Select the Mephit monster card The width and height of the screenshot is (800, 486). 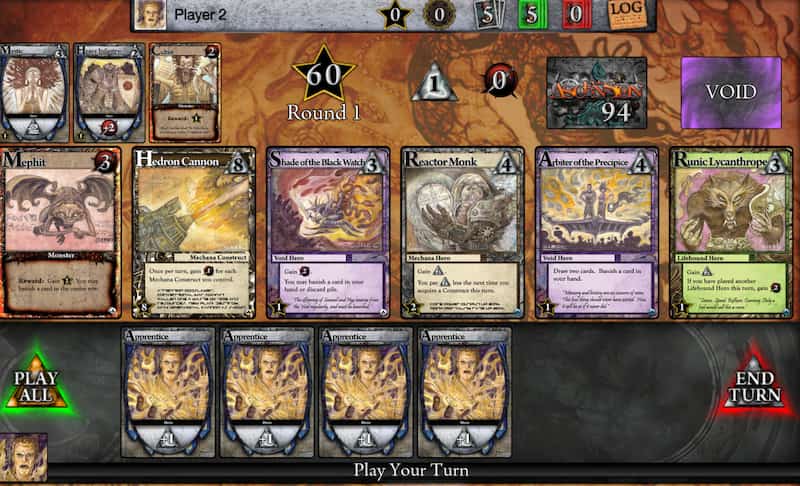coord(60,232)
